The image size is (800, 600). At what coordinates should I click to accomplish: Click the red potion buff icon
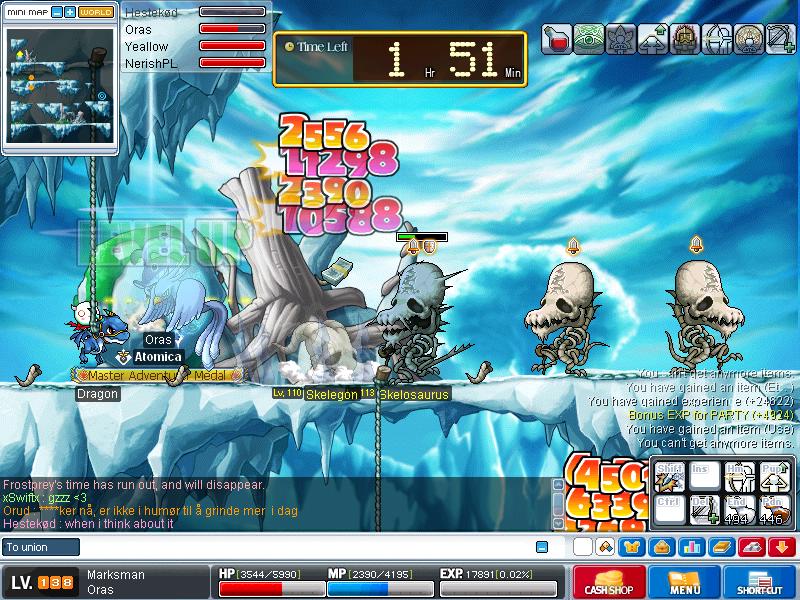(557, 39)
